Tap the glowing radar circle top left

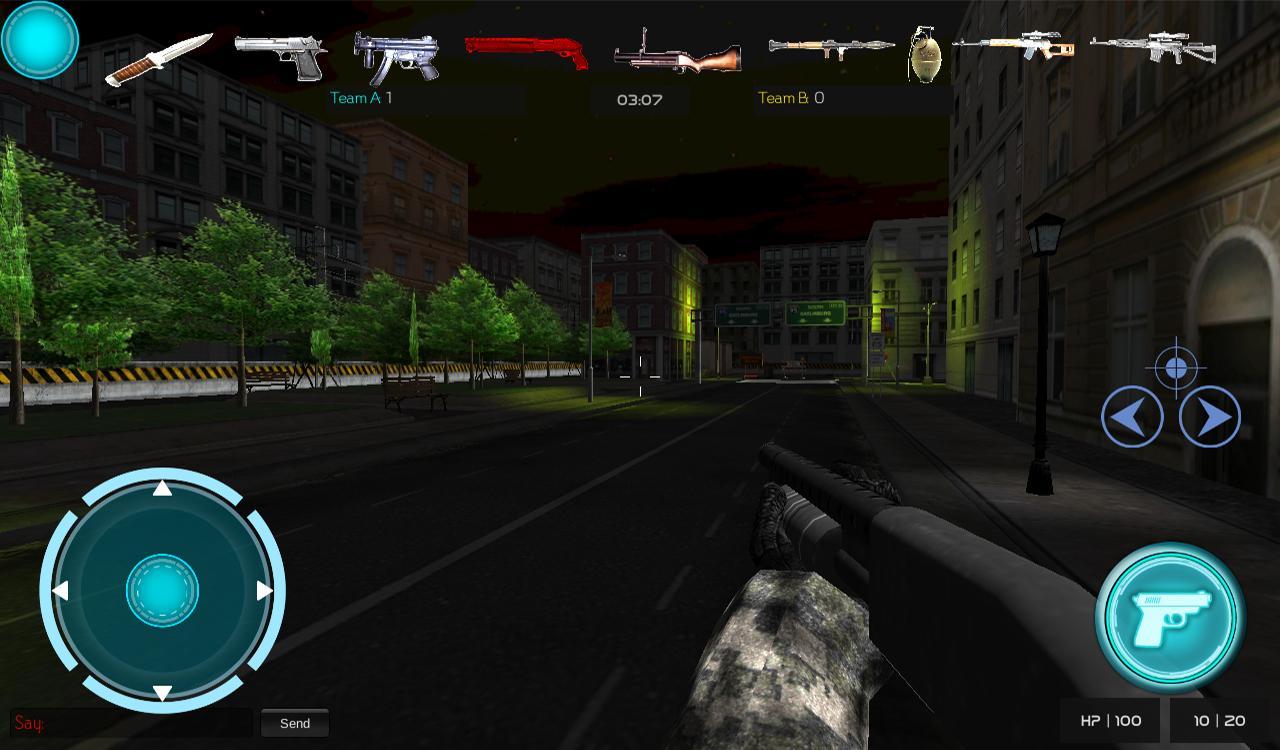pyautogui.click(x=39, y=39)
